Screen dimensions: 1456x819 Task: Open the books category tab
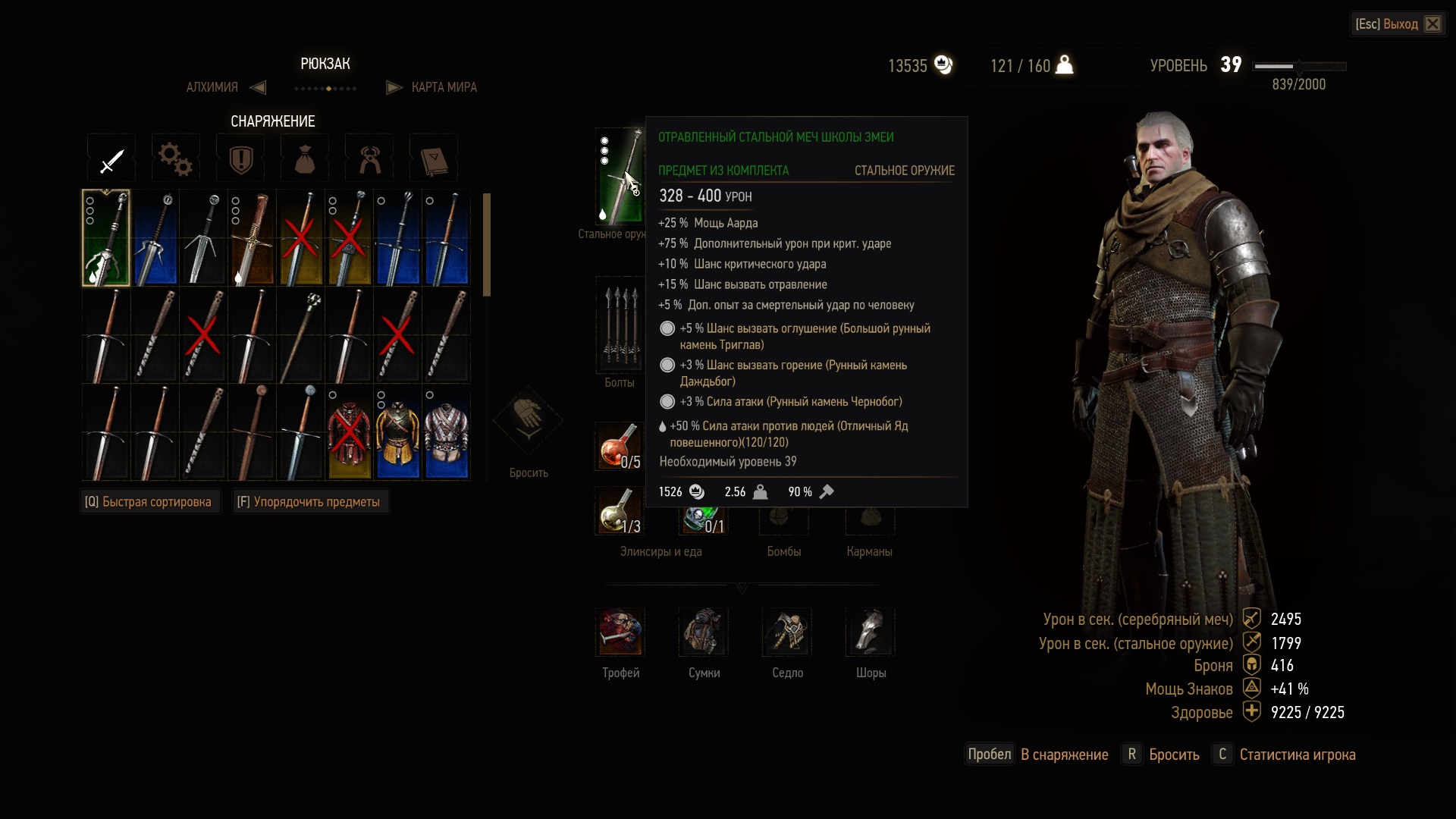[434, 159]
